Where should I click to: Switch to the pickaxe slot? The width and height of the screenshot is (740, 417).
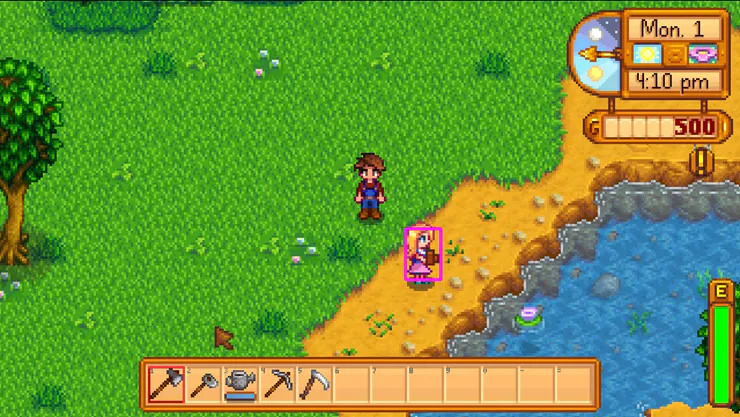pos(277,383)
